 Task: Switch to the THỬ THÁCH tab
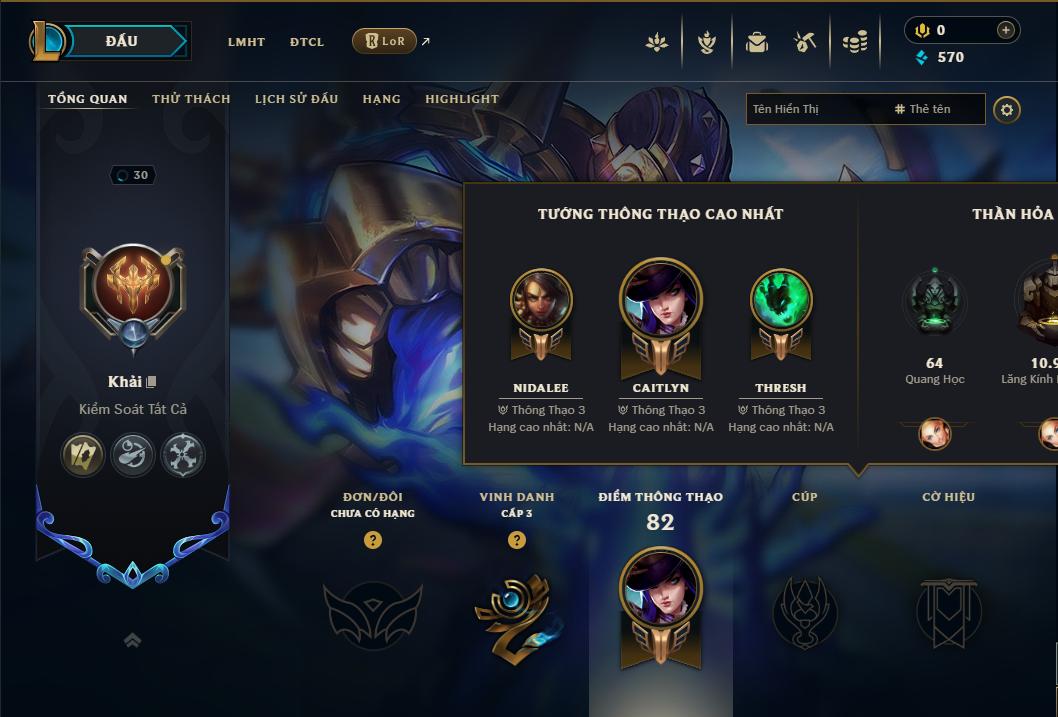(191, 99)
